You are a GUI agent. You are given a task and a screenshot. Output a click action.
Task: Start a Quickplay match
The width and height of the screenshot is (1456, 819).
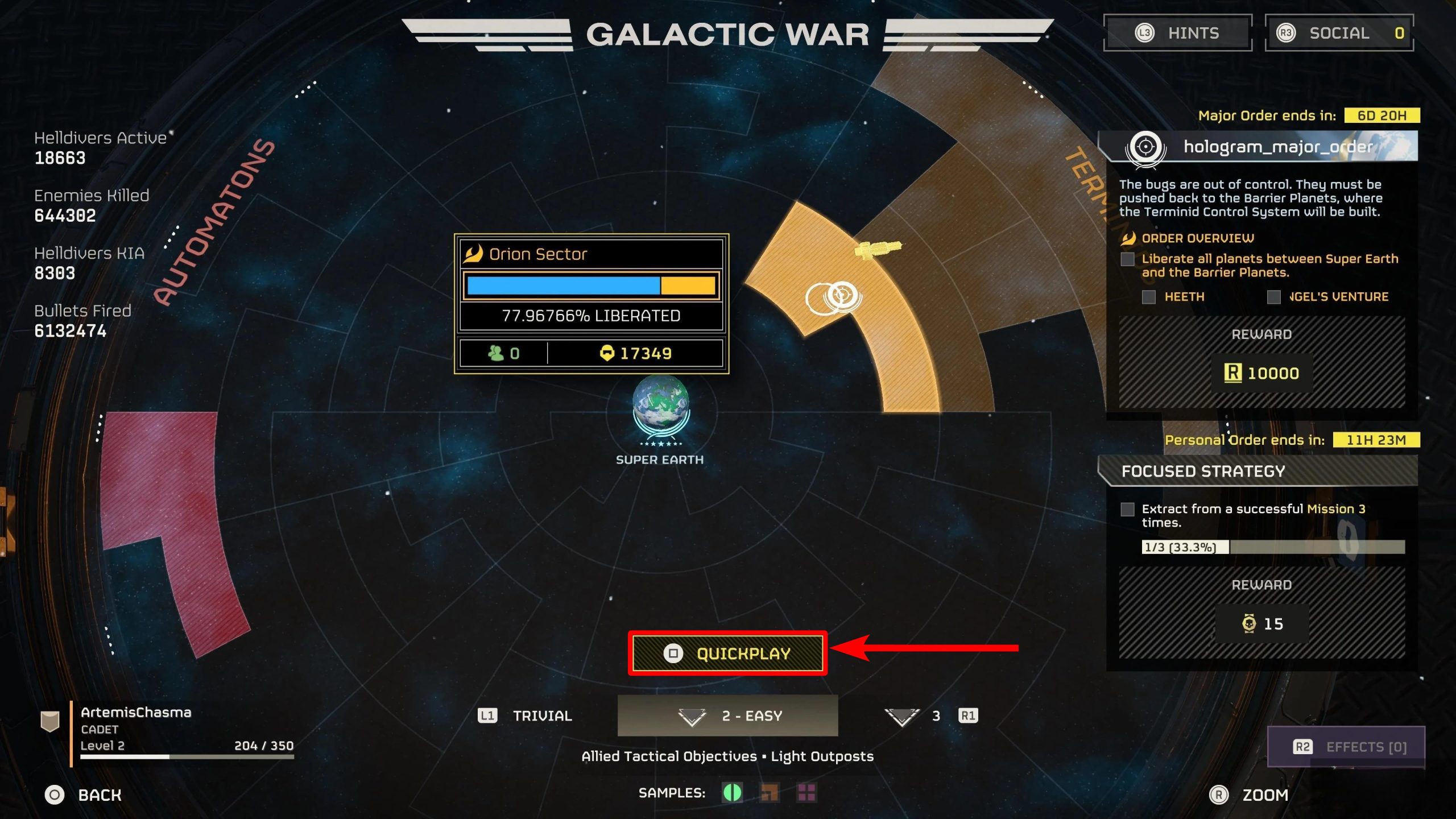point(727,653)
